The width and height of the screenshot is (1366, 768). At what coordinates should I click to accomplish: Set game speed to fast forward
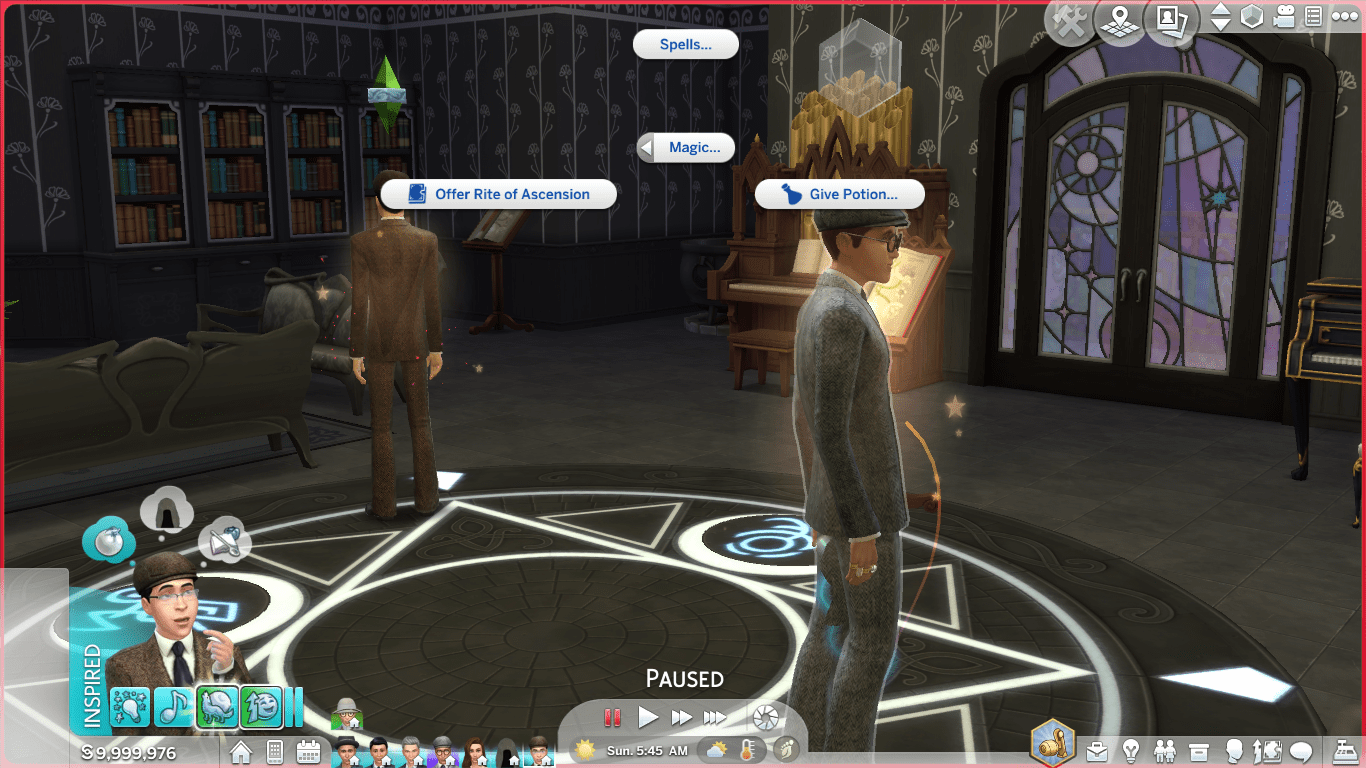682,717
